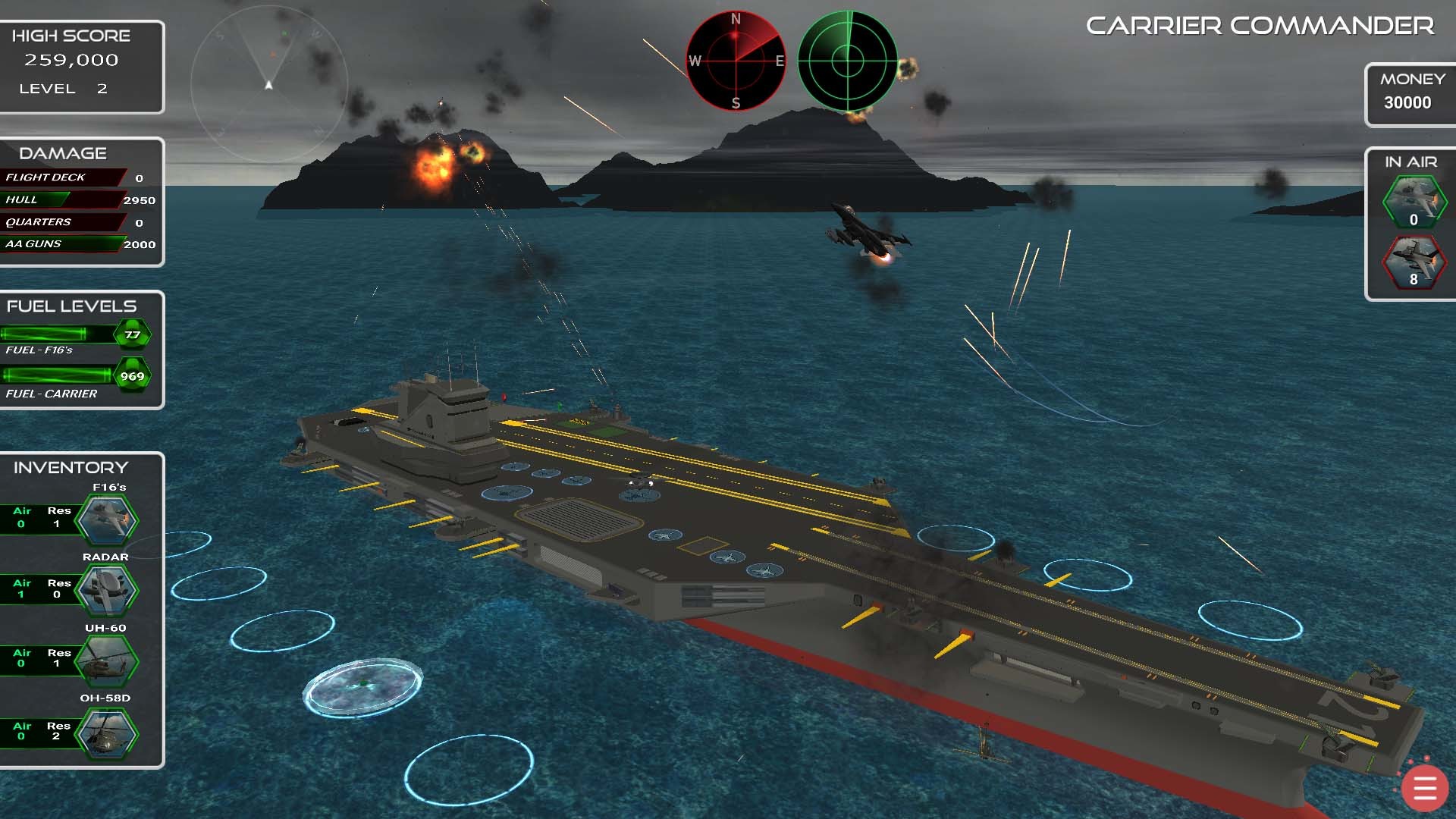
Task: Select the UH-60 helicopter icon
Action: [x=107, y=661]
